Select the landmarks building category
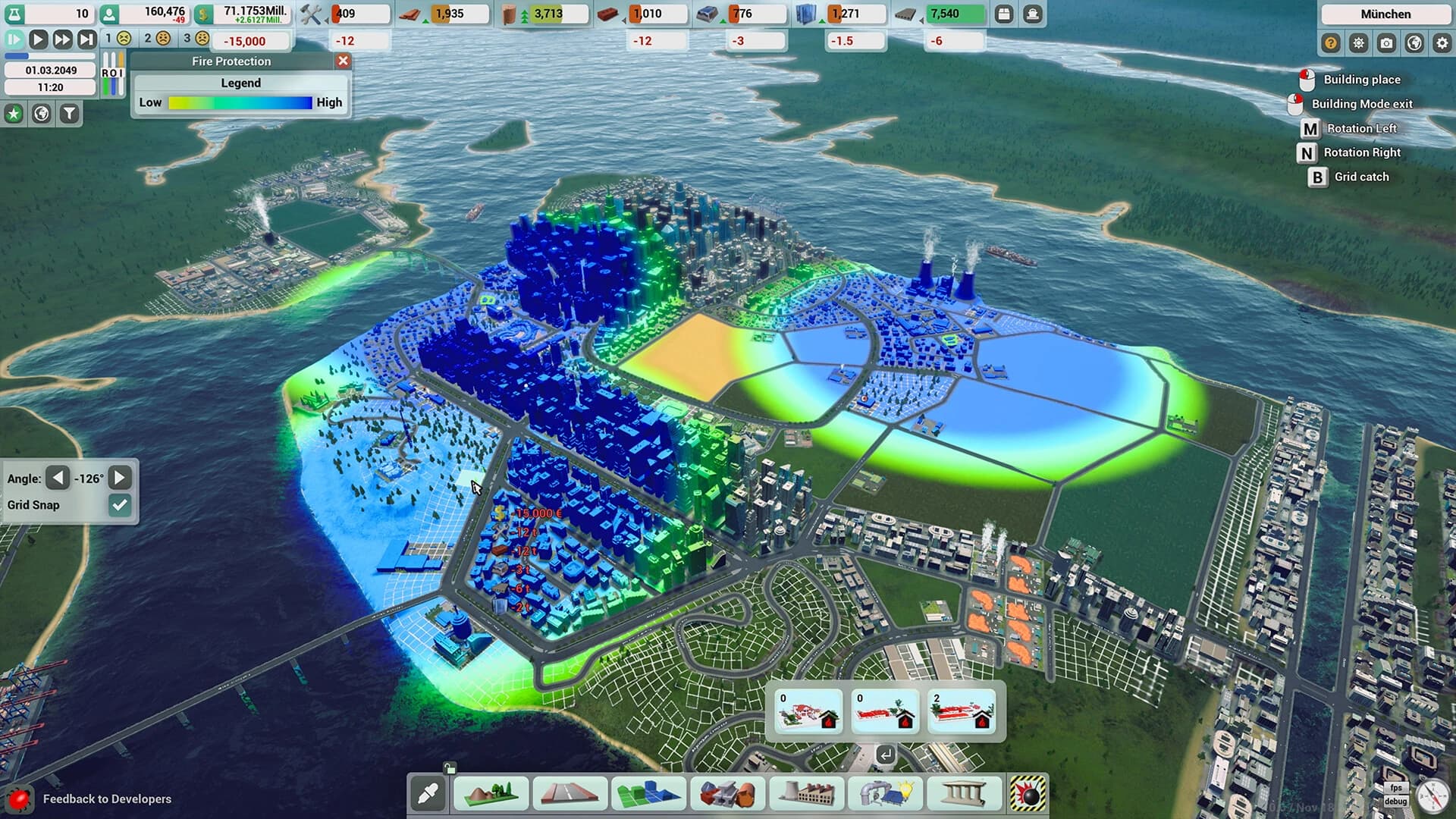1456x819 pixels. 964,794
